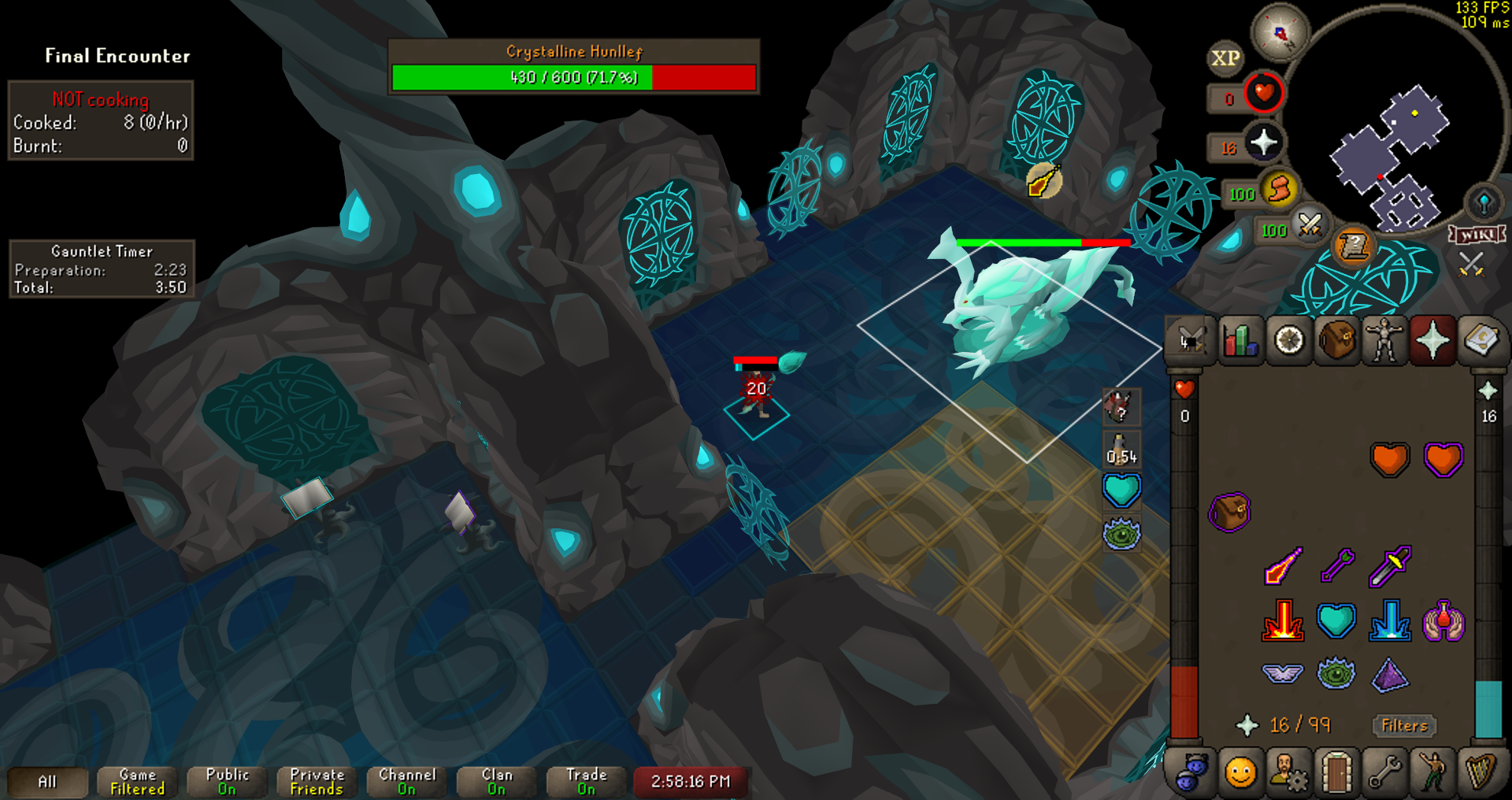Toggle the Piety winged helm prayer
Image resolution: width=1512 pixels, height=800 pixels.
tap(1282, 674)
